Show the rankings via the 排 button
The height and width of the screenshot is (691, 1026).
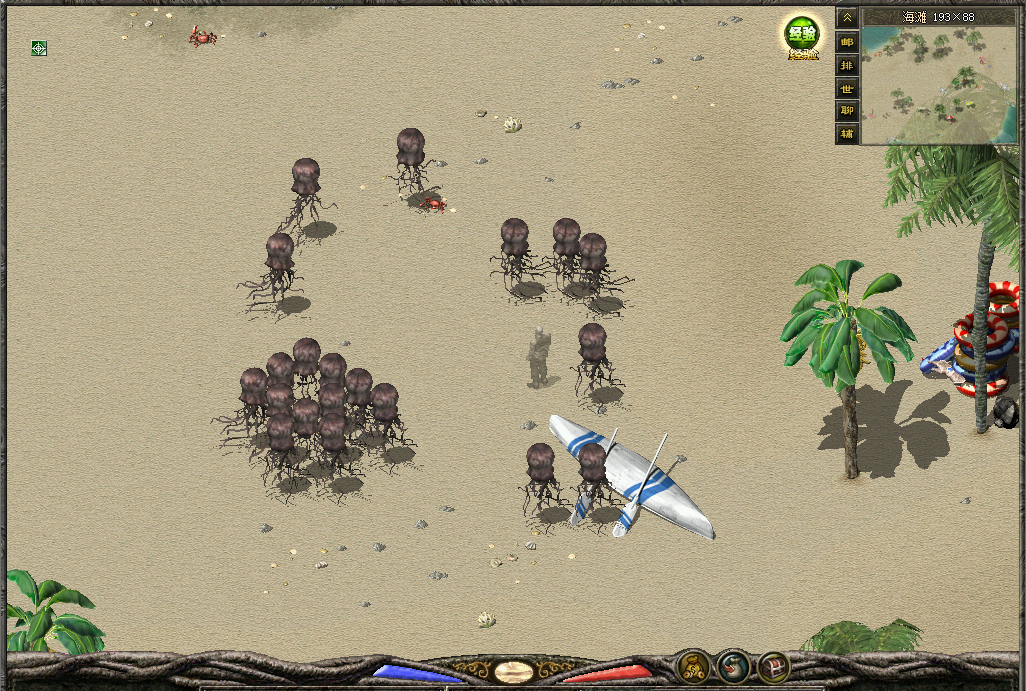[x=847, y=65]
